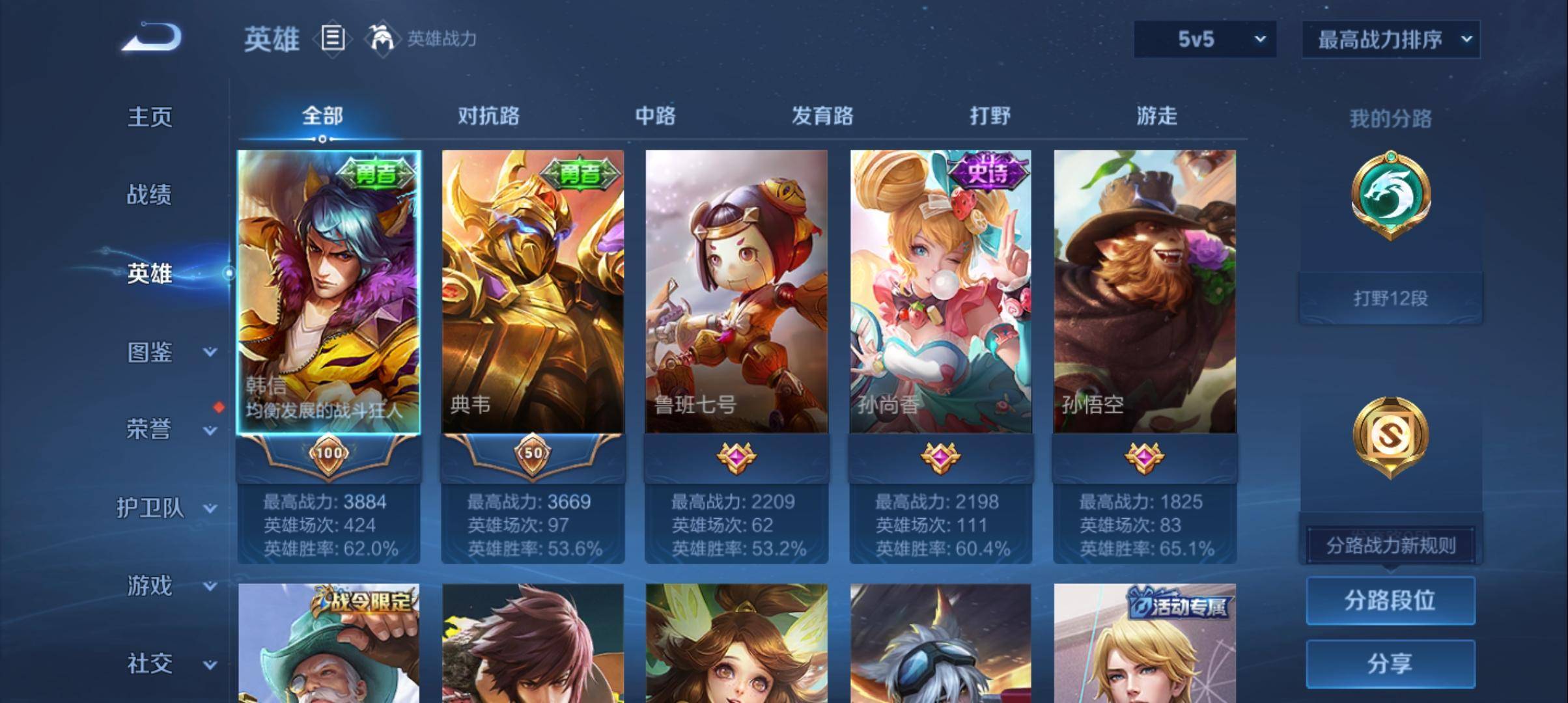The width and height of the screenshot is (1568, 703).
Task: Open 主页 from the left sidebar
Action: 148,118
